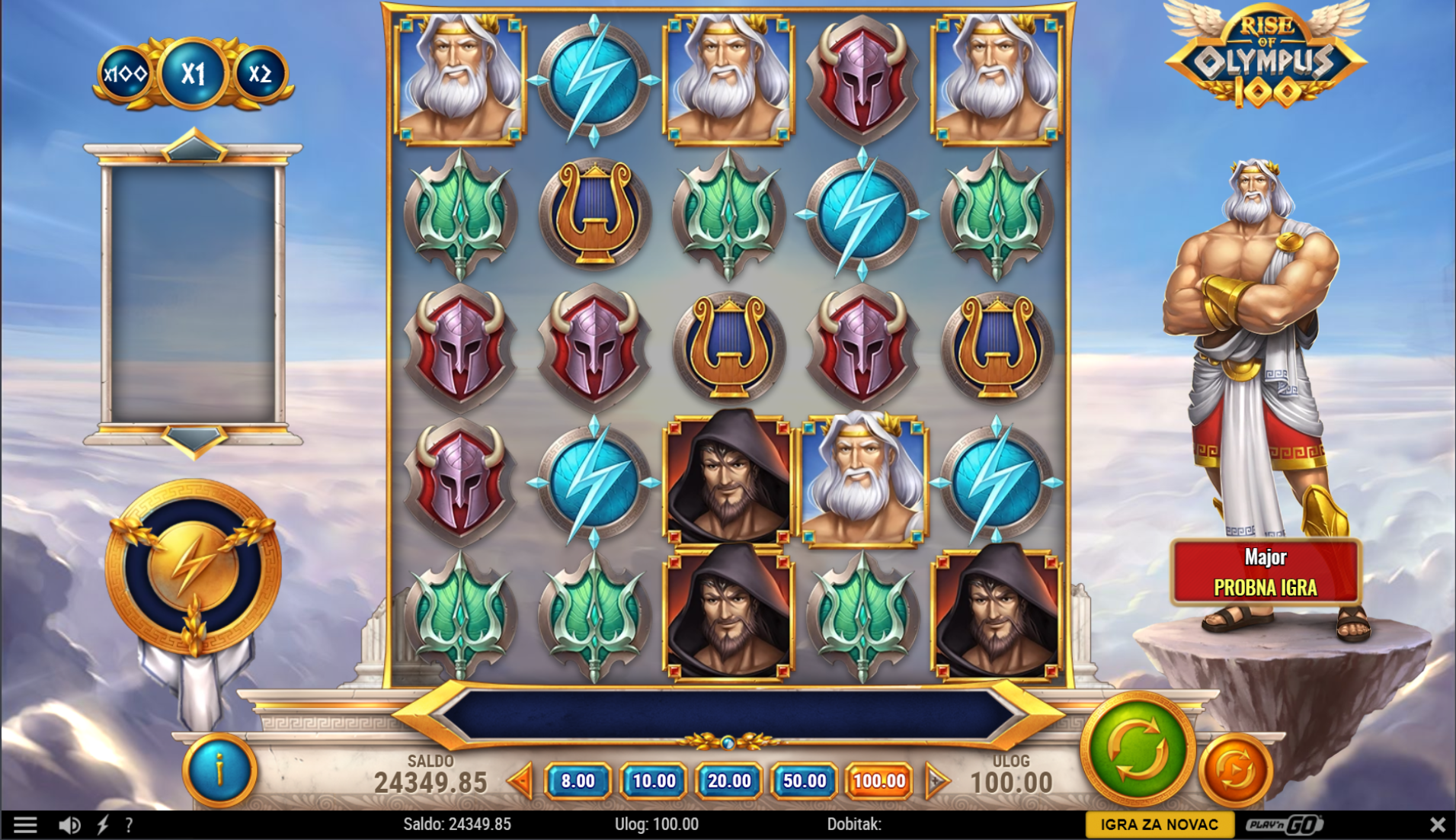Select the 100.00 bet amount

(x=879, y=781)
